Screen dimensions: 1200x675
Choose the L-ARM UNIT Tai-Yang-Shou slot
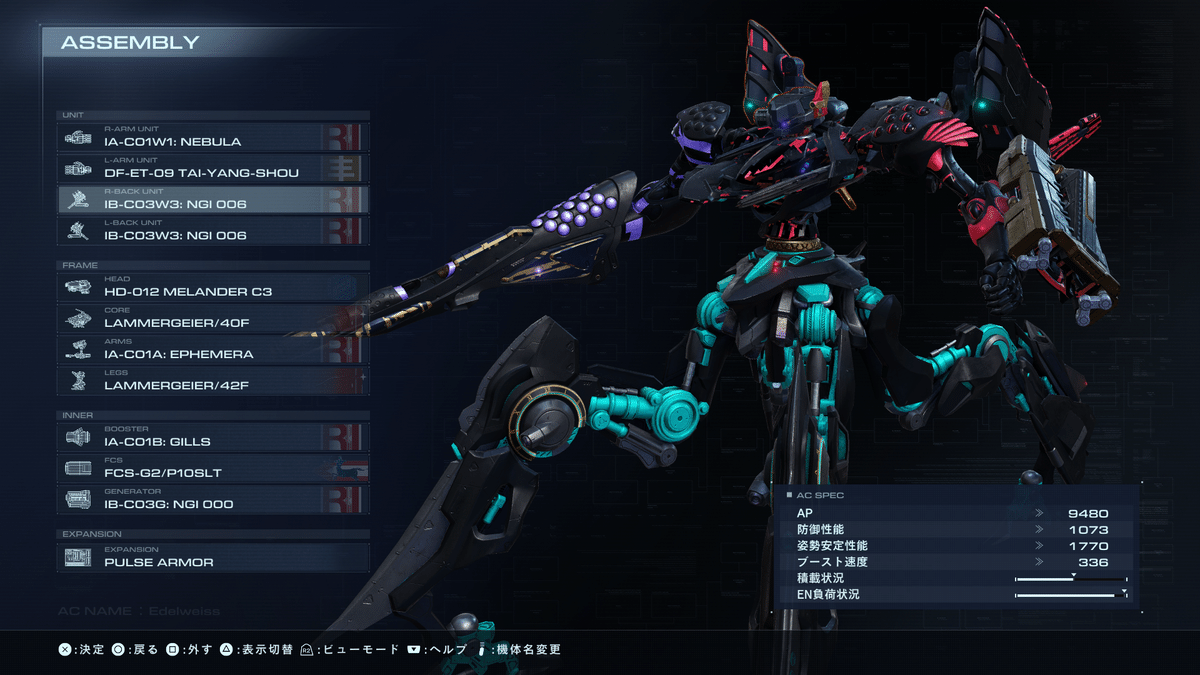tap(213, 168)
